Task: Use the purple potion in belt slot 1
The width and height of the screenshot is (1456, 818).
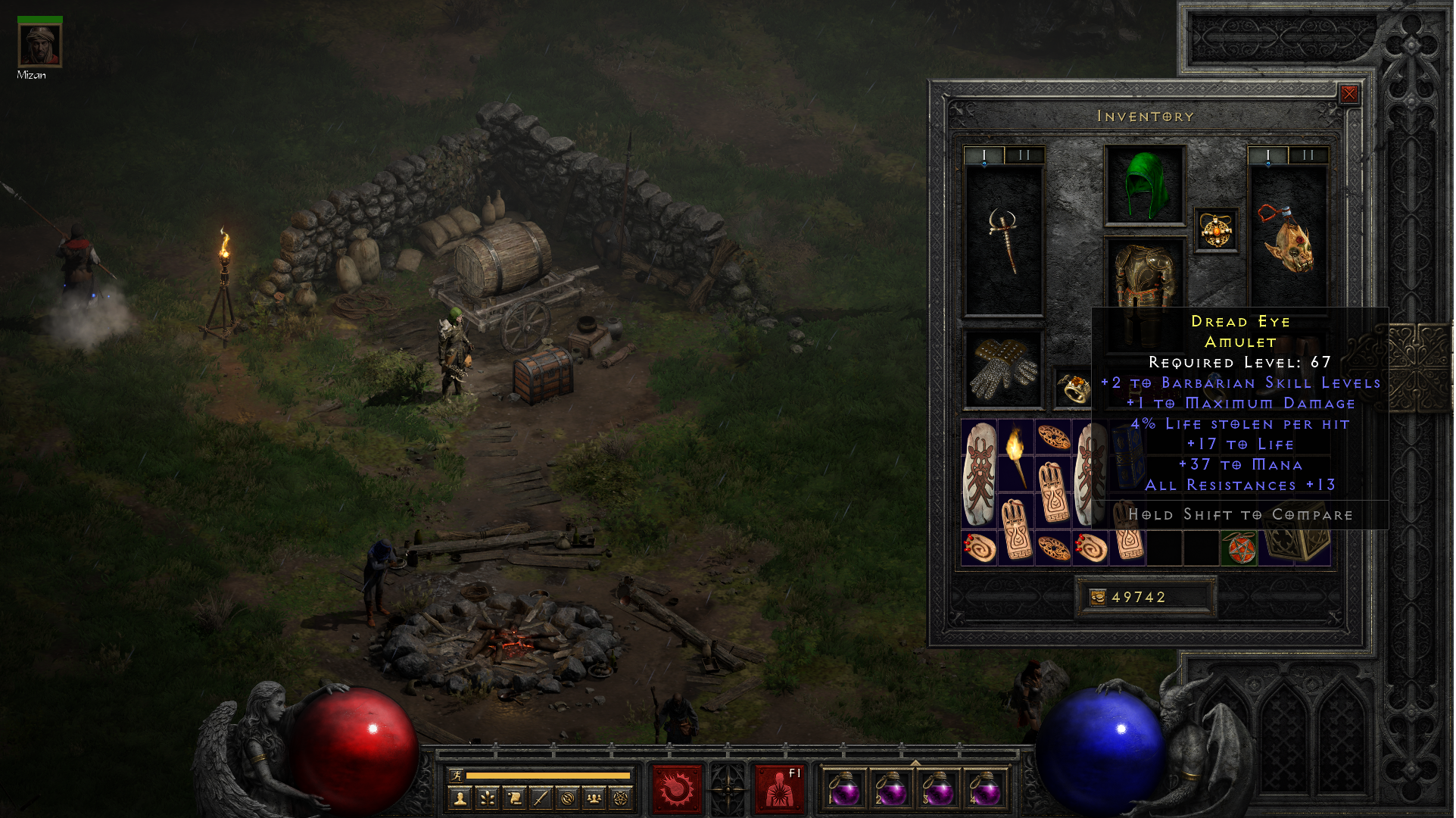Action: (x=844, y=789)
